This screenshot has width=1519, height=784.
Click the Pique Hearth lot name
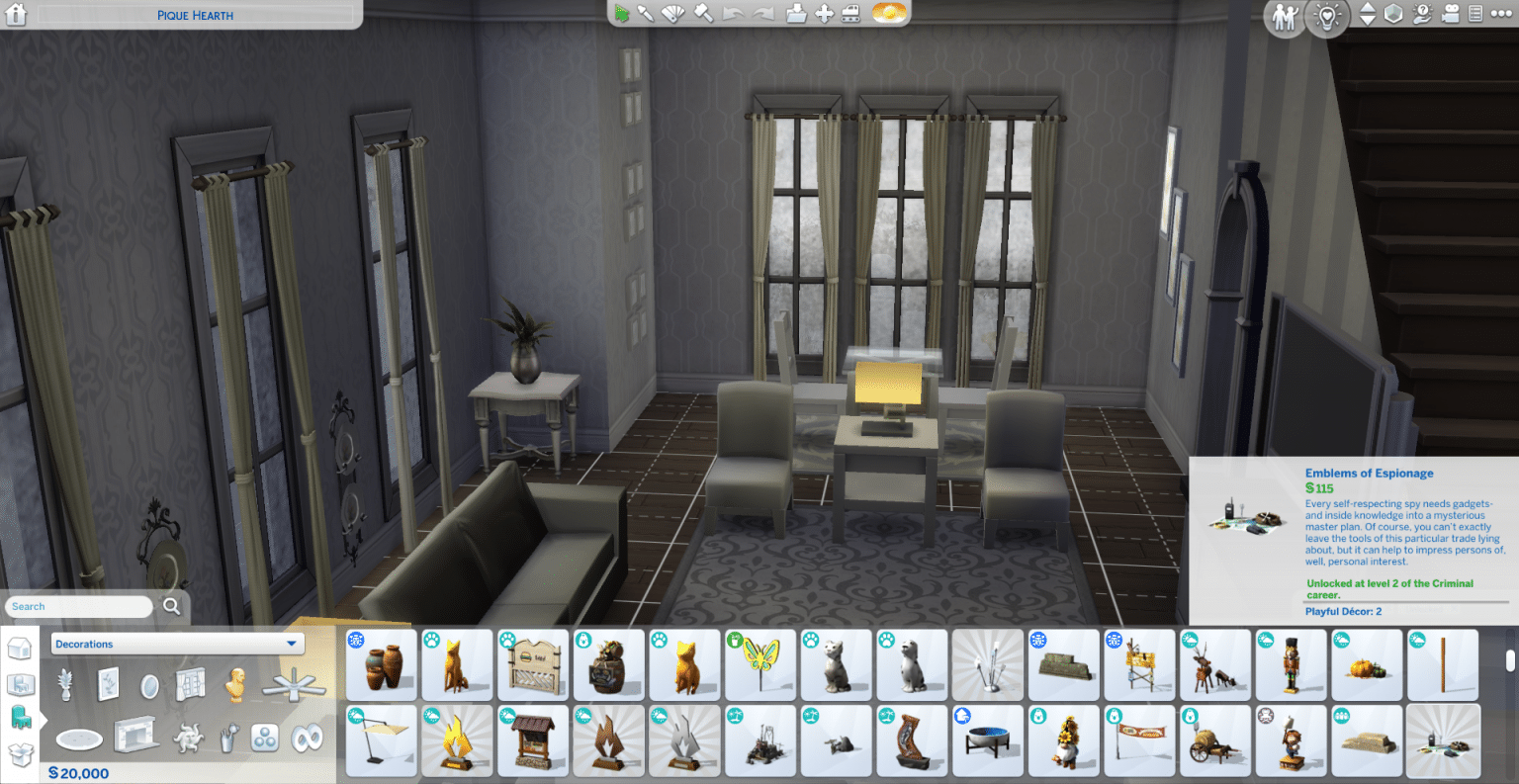(x=195, y=15)
